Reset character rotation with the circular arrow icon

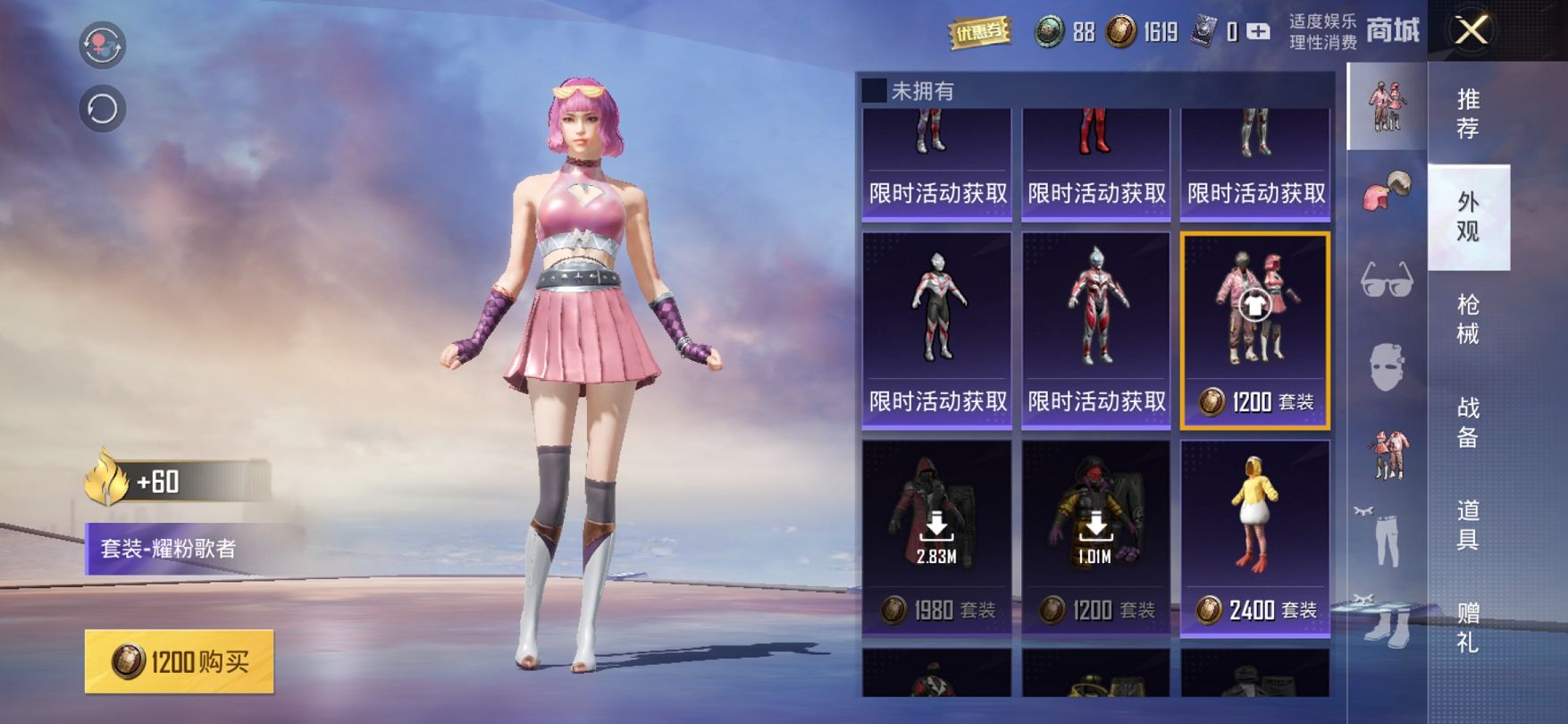pos(102,109)
